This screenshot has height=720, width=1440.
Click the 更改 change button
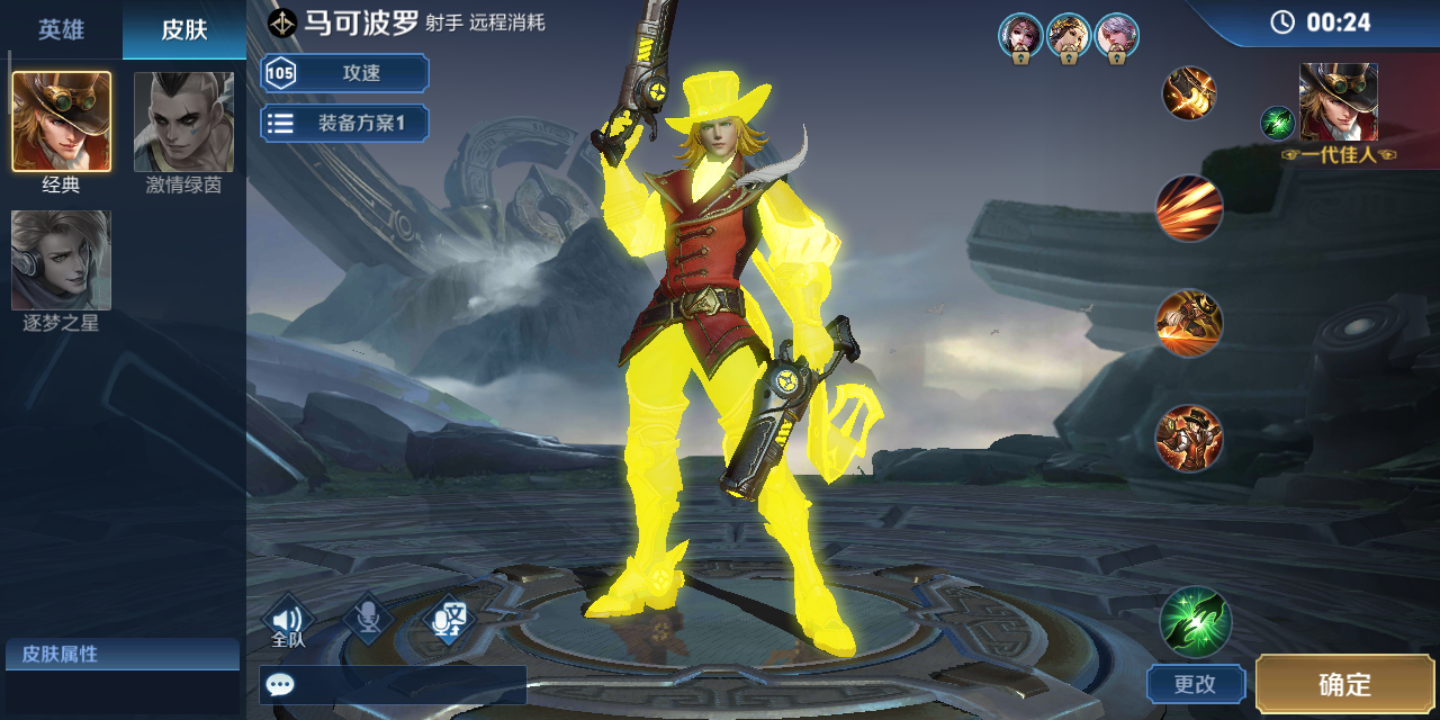[x=1196, y=684]
